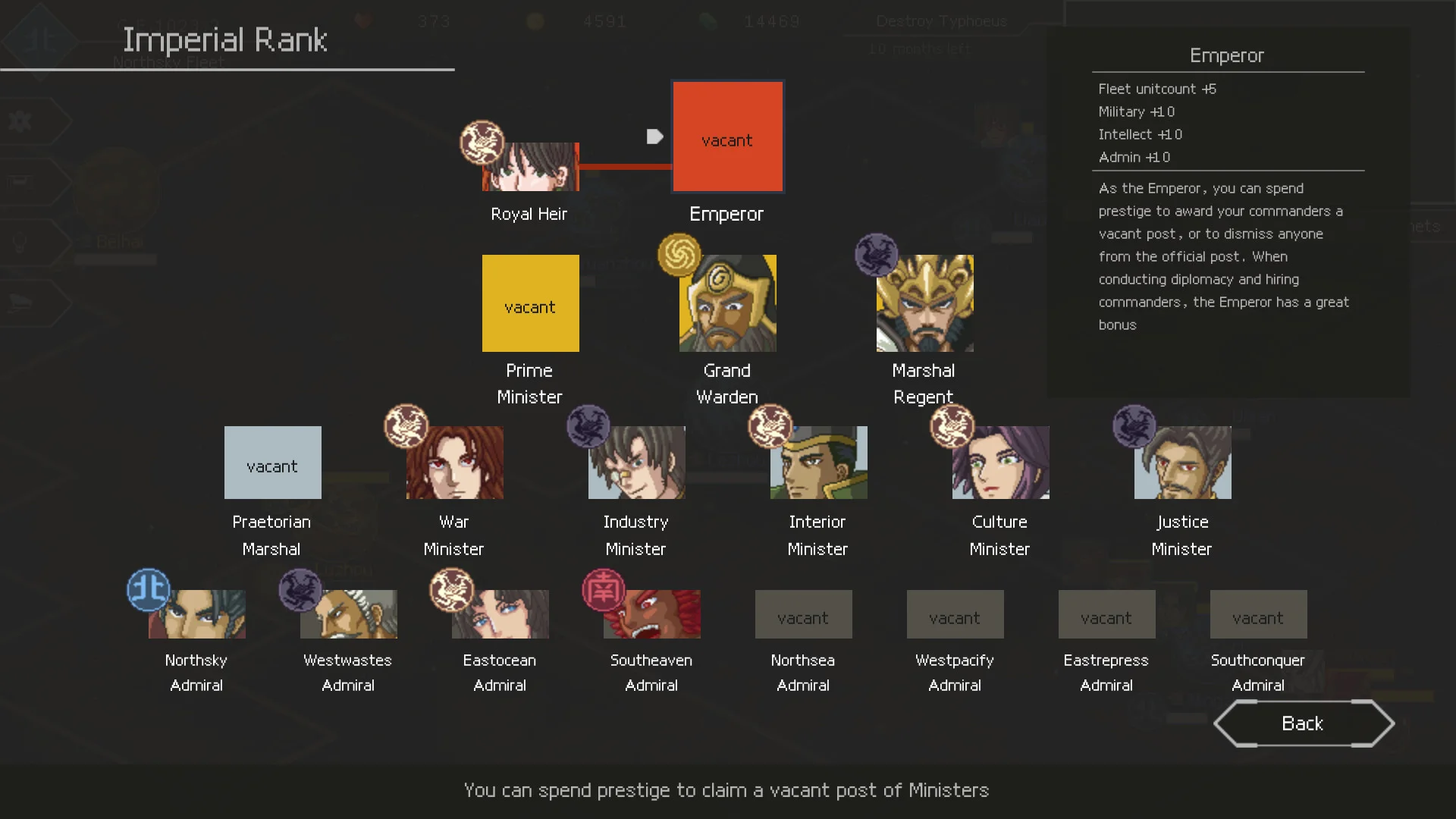Open the War Minister portrait
The image size is (1456, 819).
click(x=454, y=463)
